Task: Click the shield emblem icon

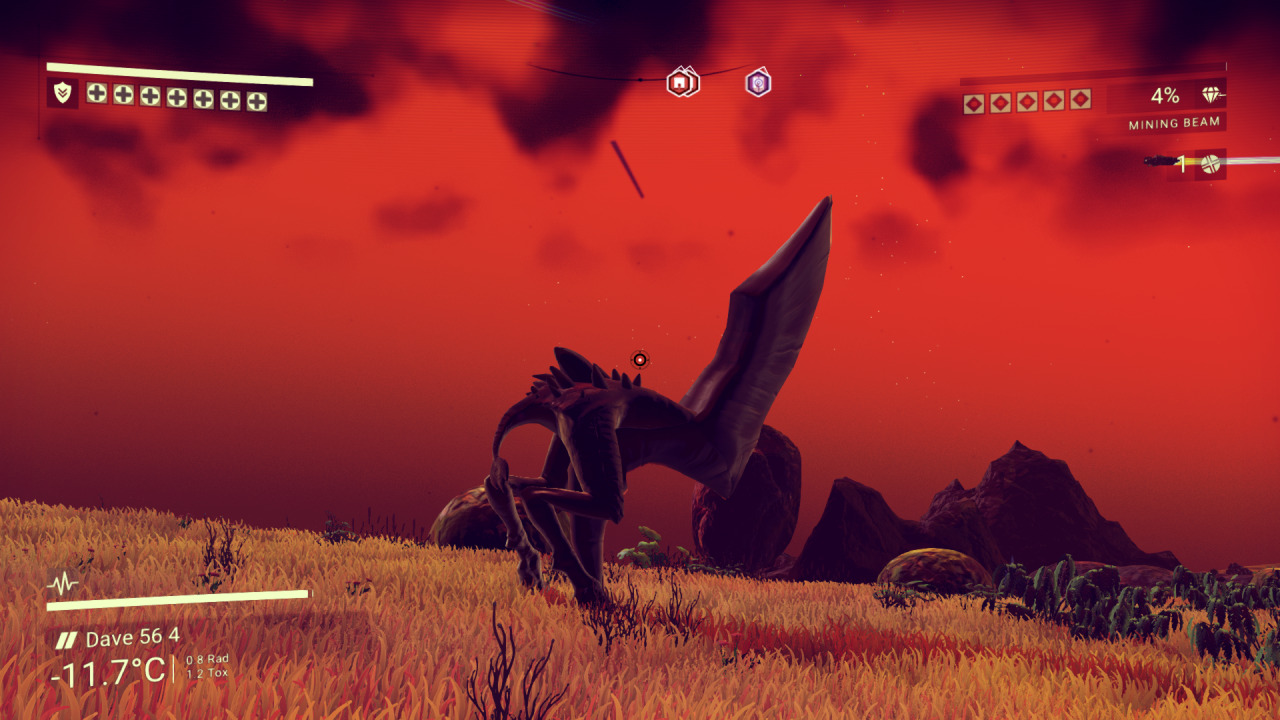Action: tap(62, 94)
